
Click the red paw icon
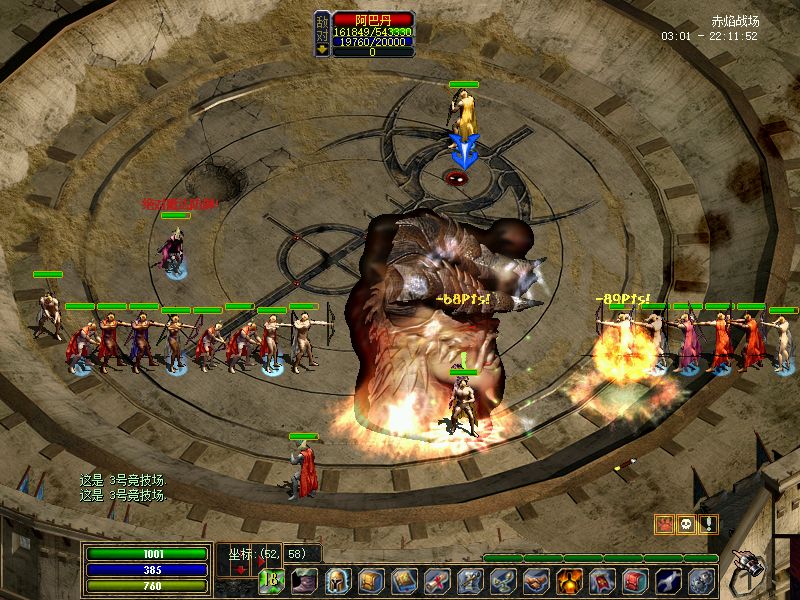pos(663,523)
